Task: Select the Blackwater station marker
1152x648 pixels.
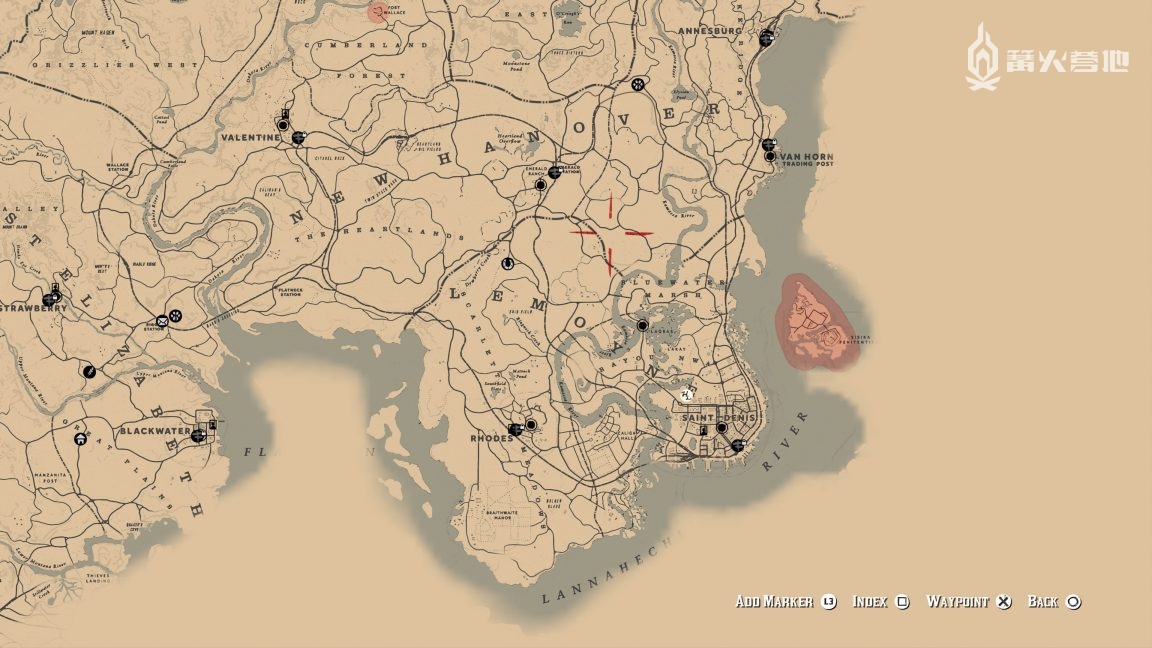Action: pos(198,435)
